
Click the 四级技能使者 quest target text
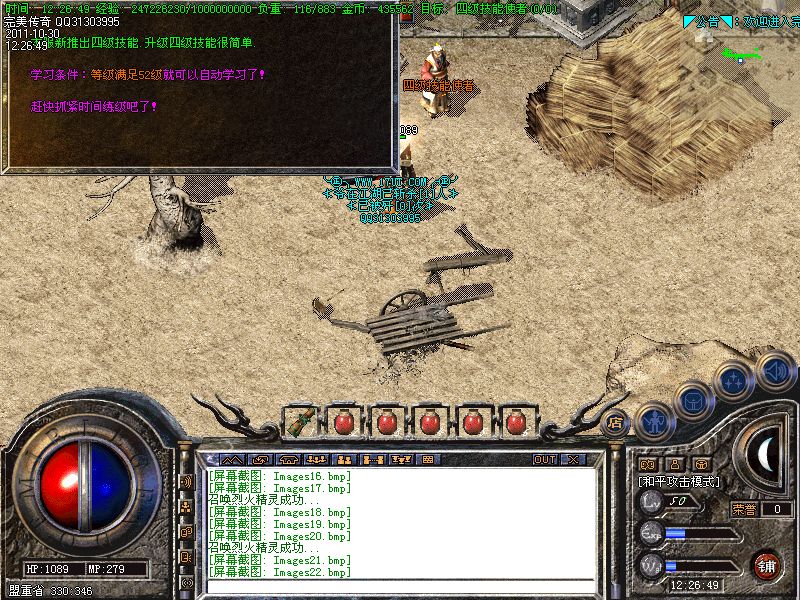[491, 8]
